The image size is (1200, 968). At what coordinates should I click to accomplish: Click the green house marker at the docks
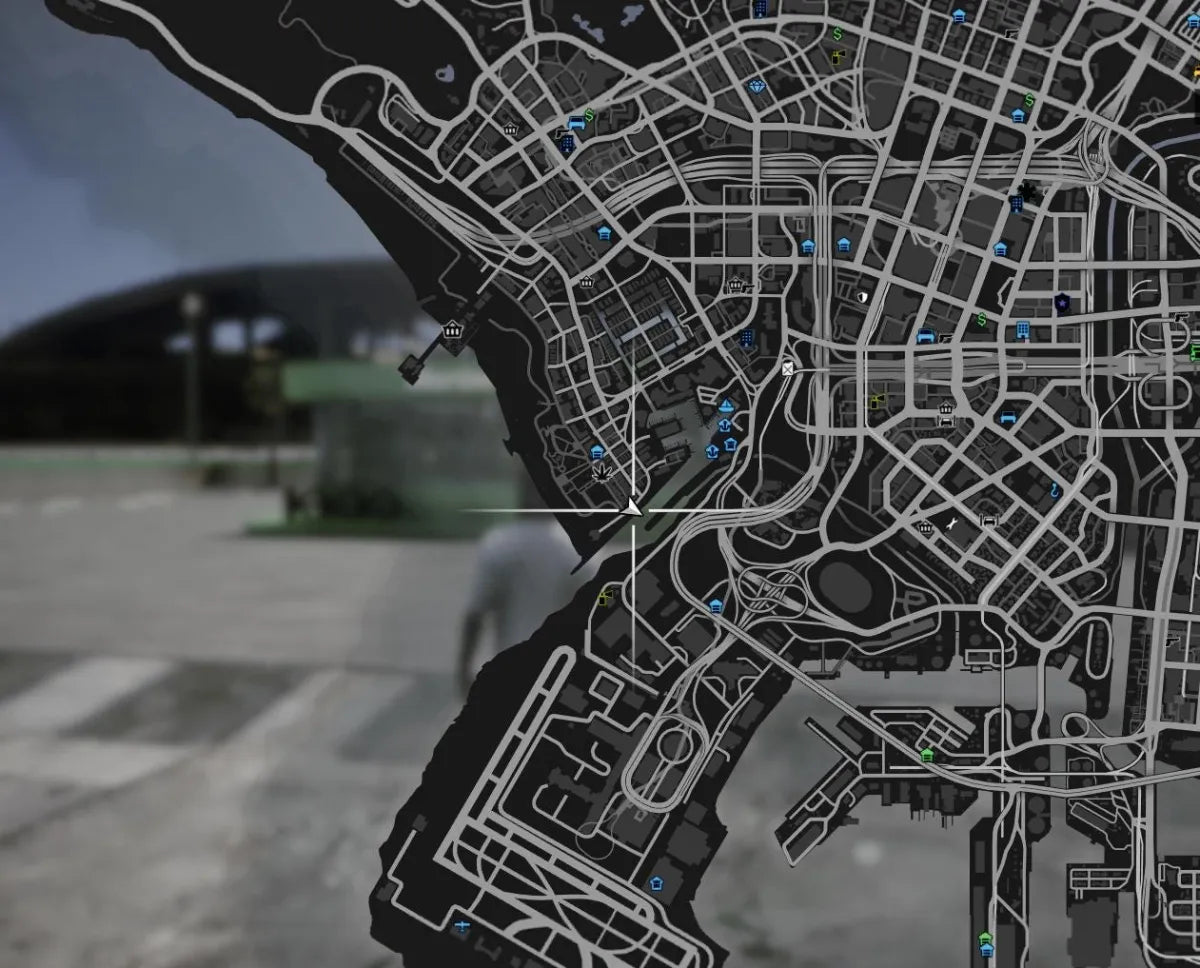pyautogui.click(x=927, y=754)
